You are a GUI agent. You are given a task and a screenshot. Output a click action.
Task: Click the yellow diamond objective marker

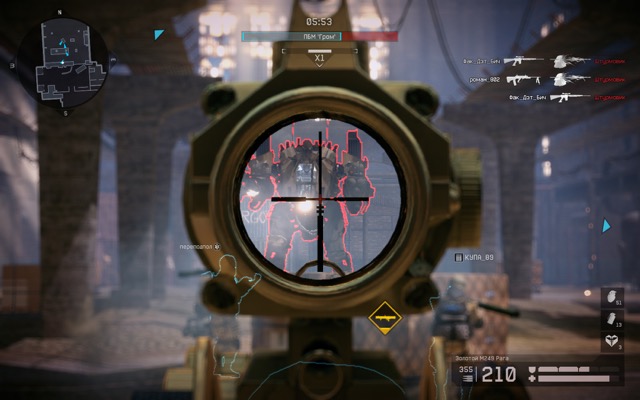pos(383,318)
